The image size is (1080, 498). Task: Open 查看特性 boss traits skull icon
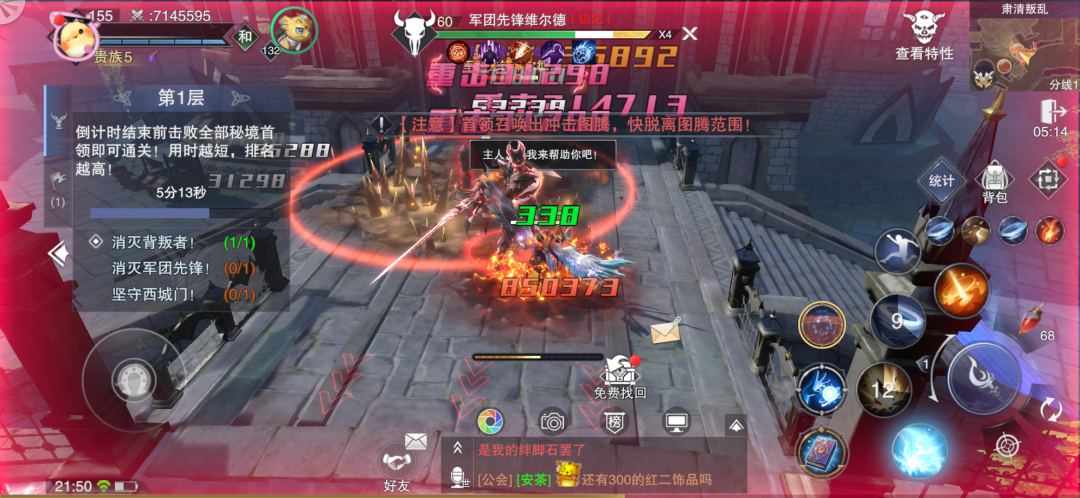tap(923, 32)
